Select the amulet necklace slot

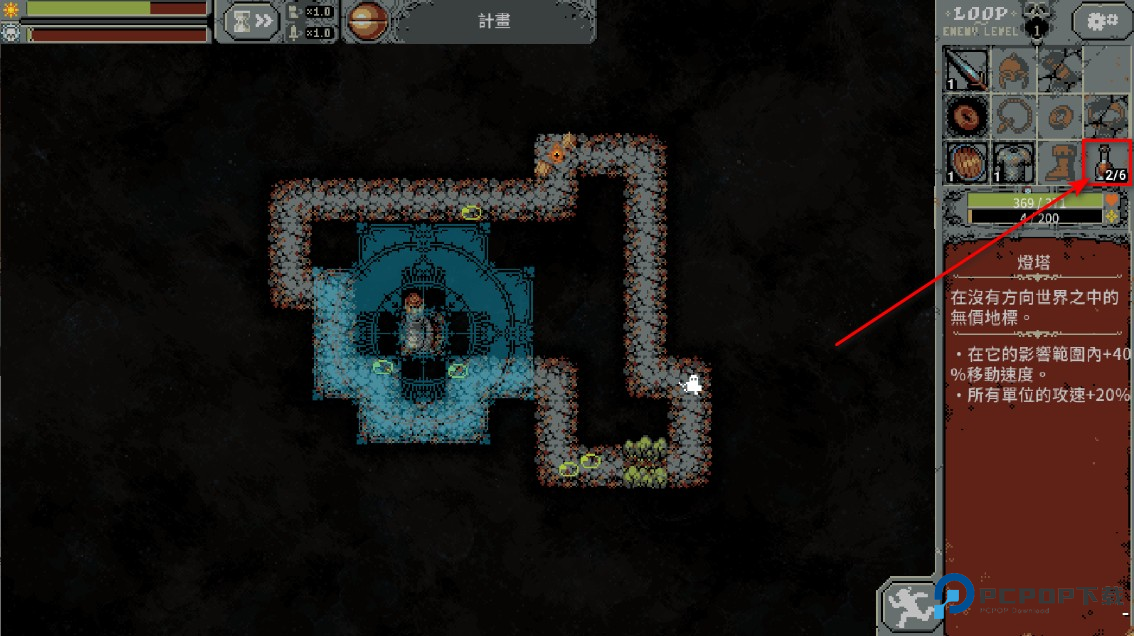(1012, 116)
